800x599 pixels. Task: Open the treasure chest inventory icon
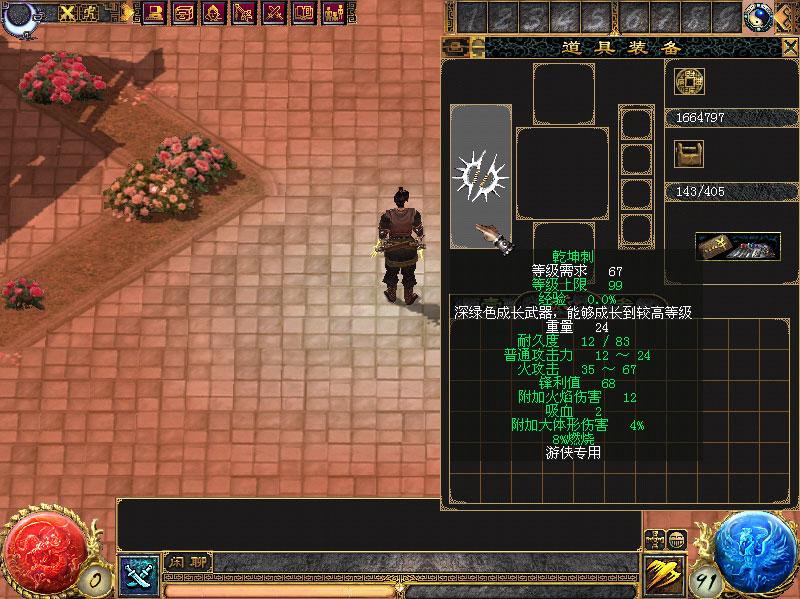[x=185, y=13]
